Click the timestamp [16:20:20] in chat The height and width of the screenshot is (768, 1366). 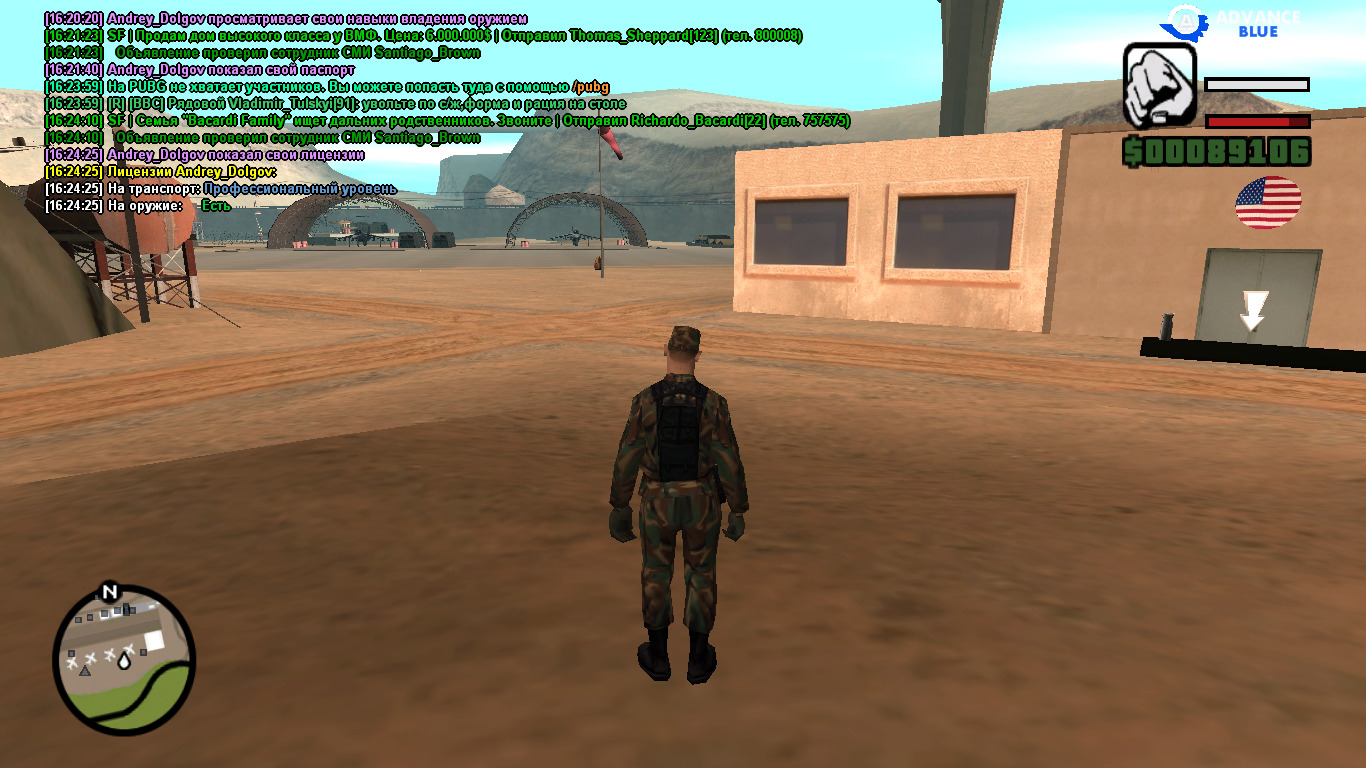pos(73,18)
